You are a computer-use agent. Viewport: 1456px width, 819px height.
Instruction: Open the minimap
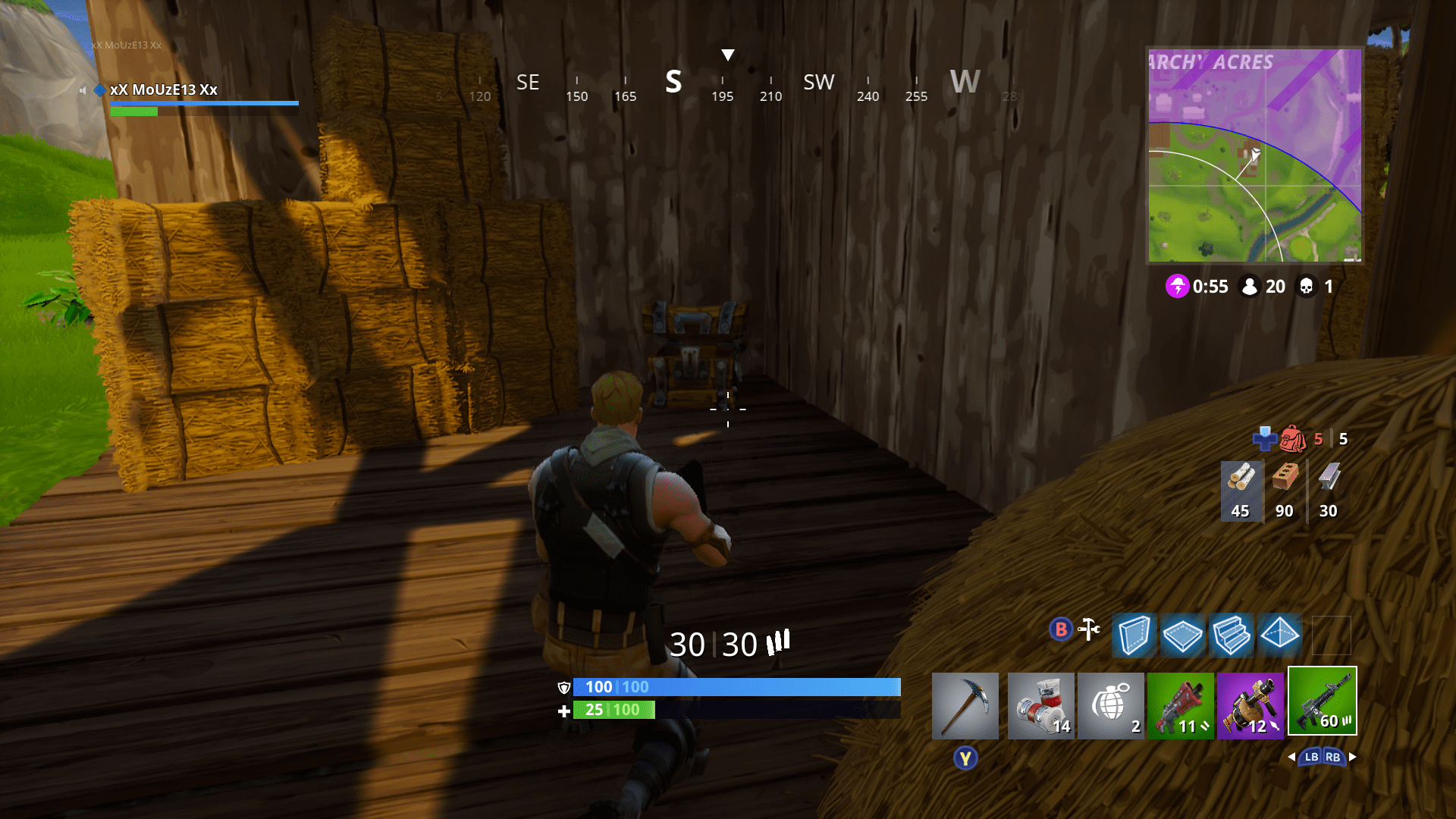(1254, 155)
